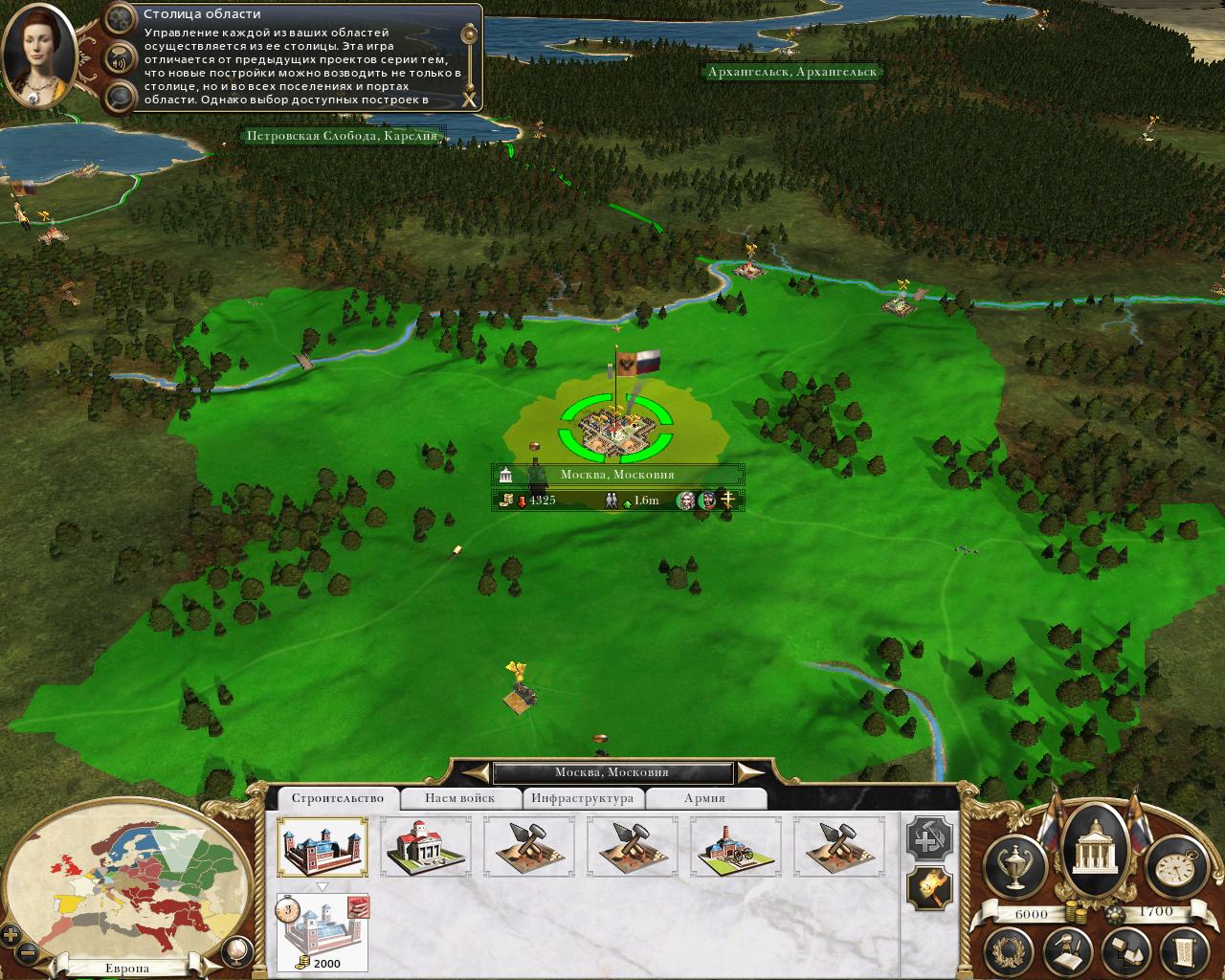The height and width of the screenshot is (980, 1225).
Task: Click the repair hammer button
Action: (x=929, y=840)
